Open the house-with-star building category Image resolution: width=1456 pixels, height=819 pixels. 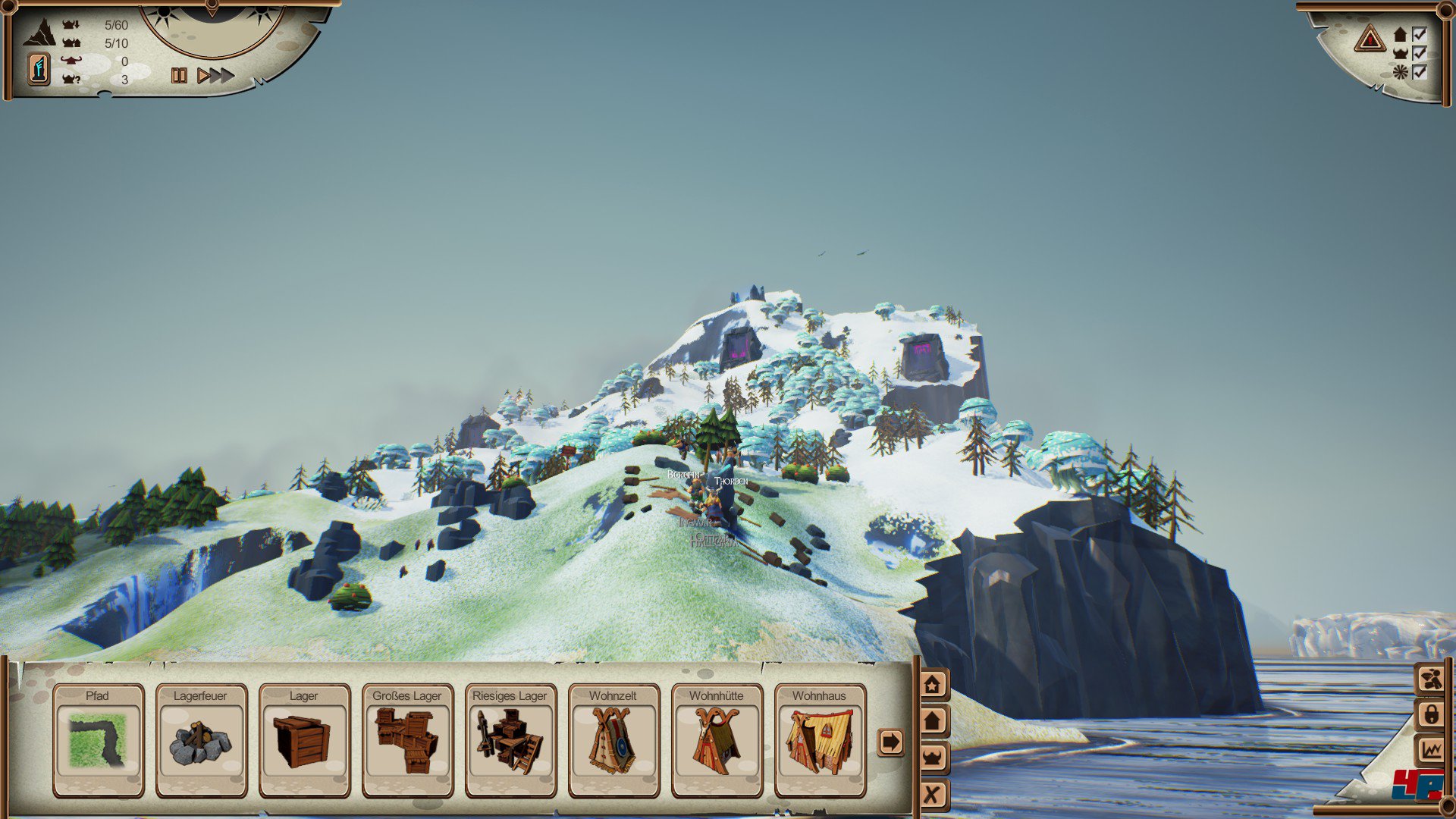[x=933, y=685]
